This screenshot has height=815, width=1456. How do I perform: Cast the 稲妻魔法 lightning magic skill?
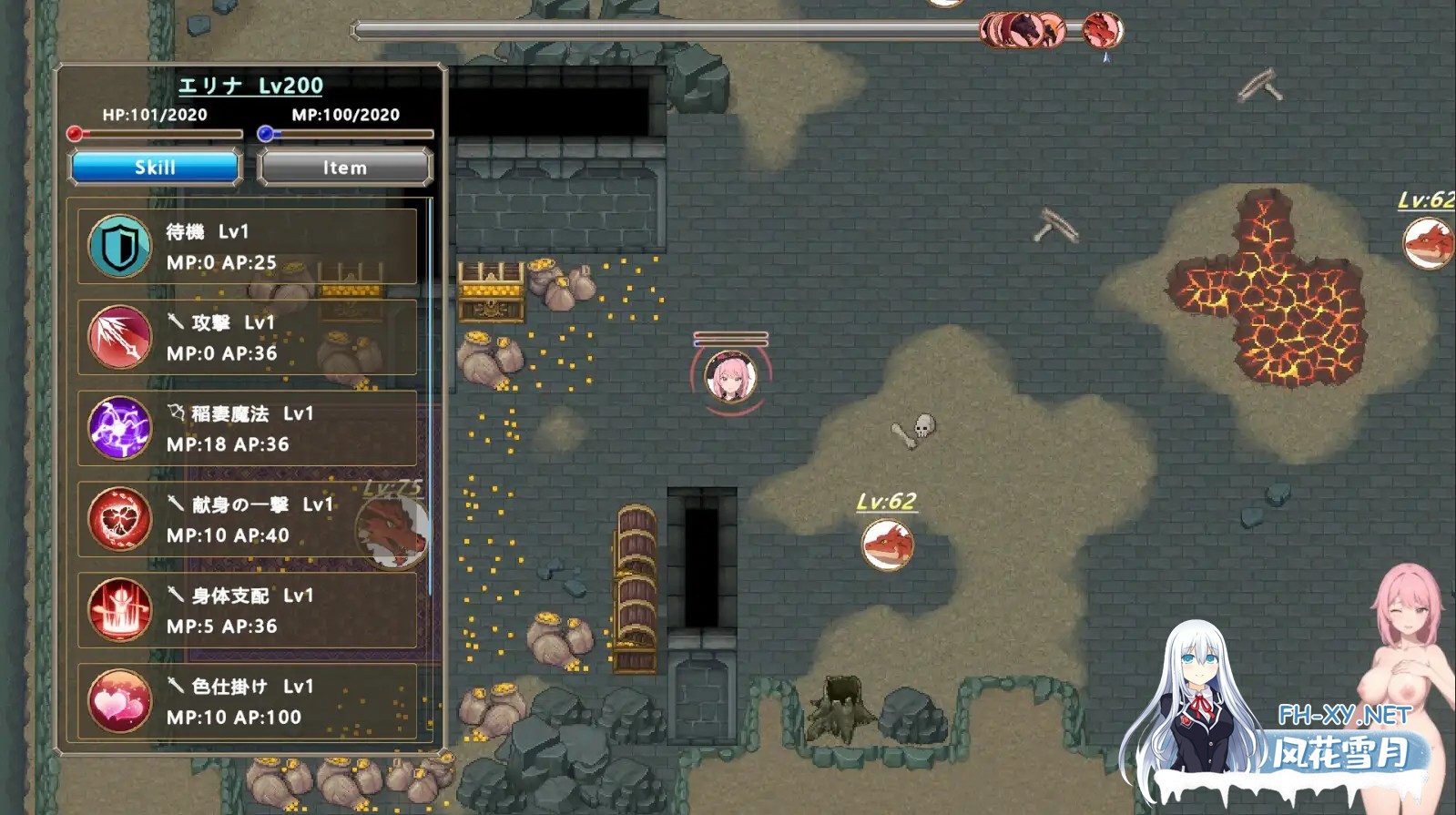[x=247, y=429]
